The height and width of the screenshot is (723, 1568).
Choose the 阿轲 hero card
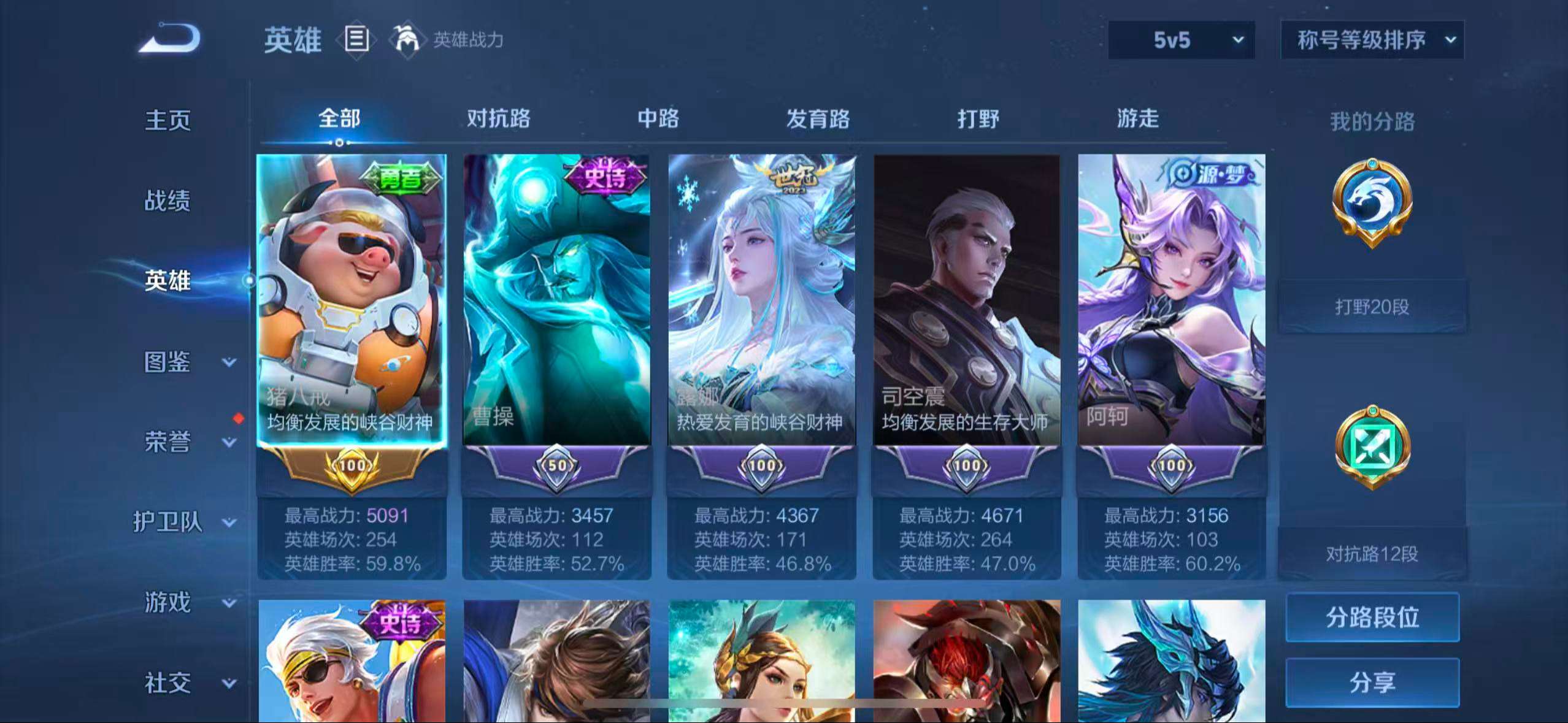pyautogui.click(x=1172, y=300)
